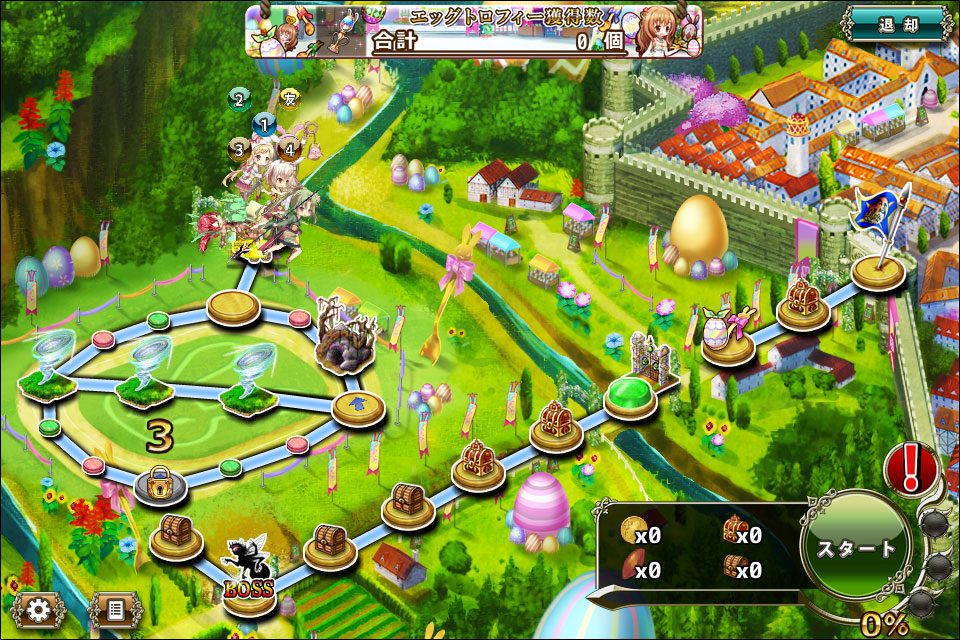Open settings with the gear icon
The width and height of the screenshot is (960, 640).
(x=39, y=609)
